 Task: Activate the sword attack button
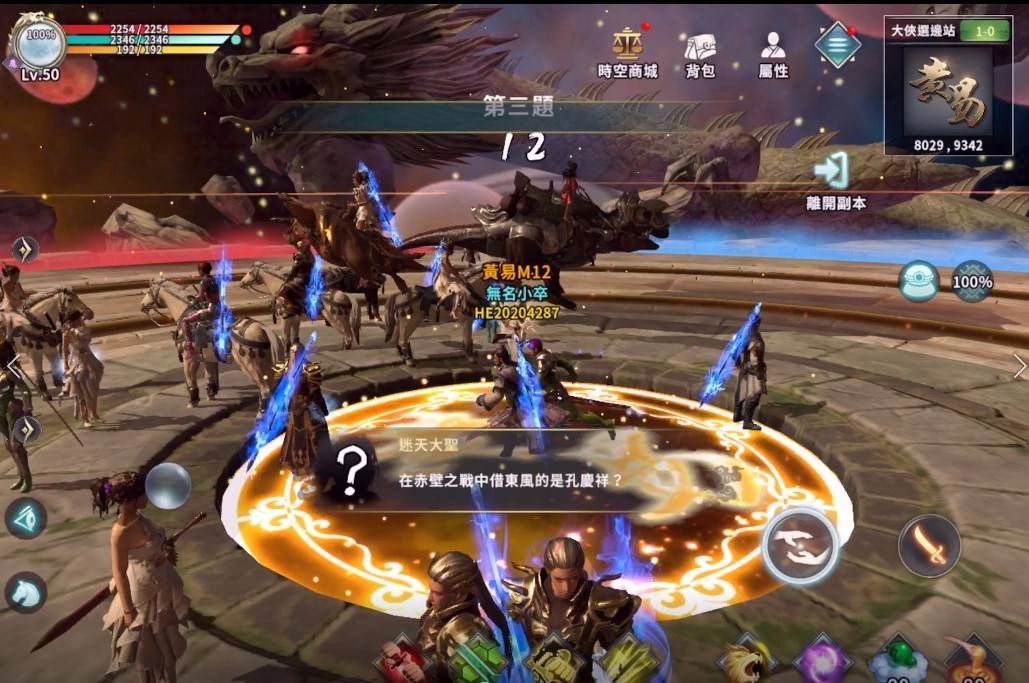click(929, 546)
